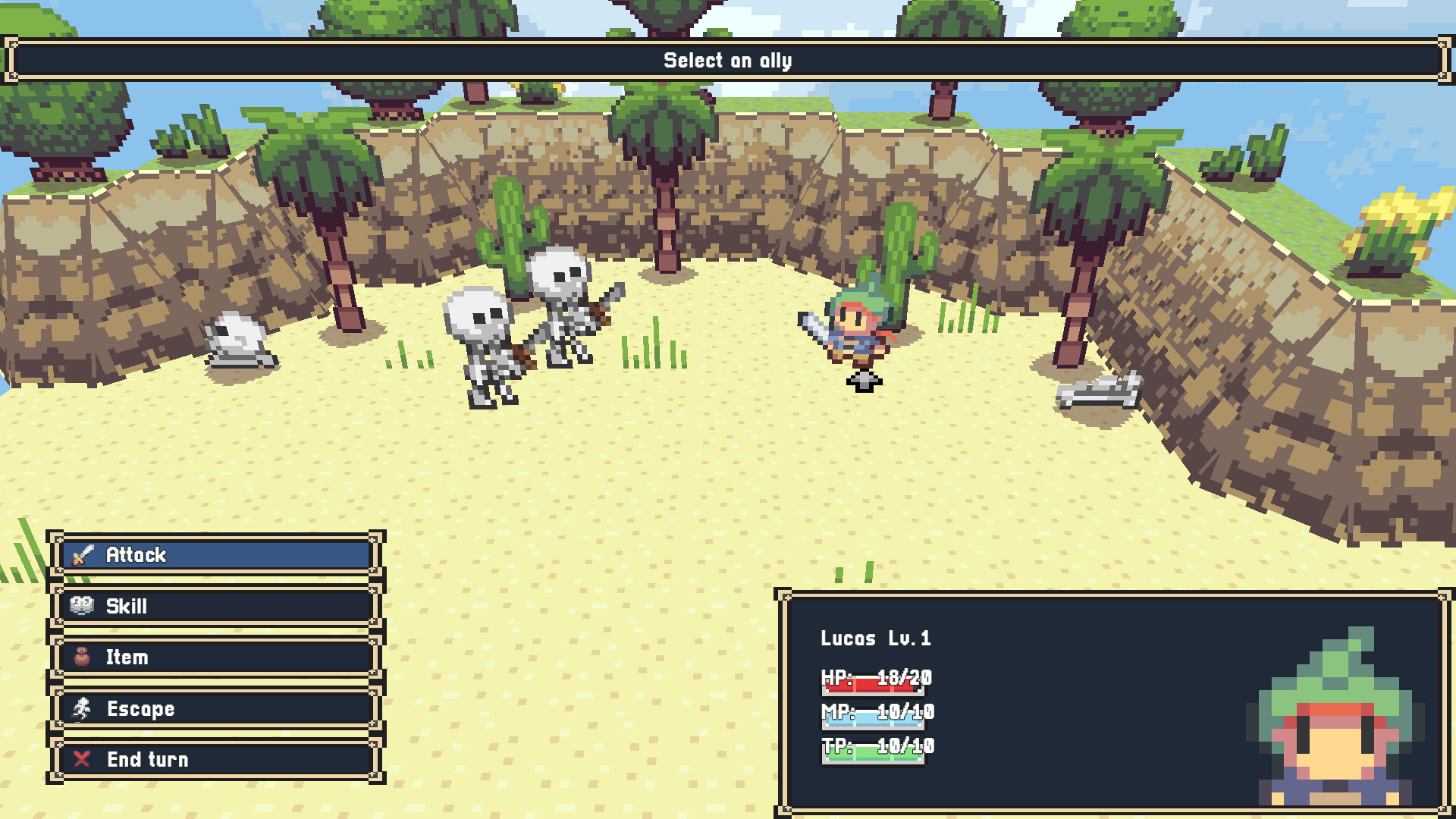Image resolution: width=1456 pixels, height=819 pixels.
Task: Click the Lucas Lv.1 name label
Action: click(x=877, y=639)
